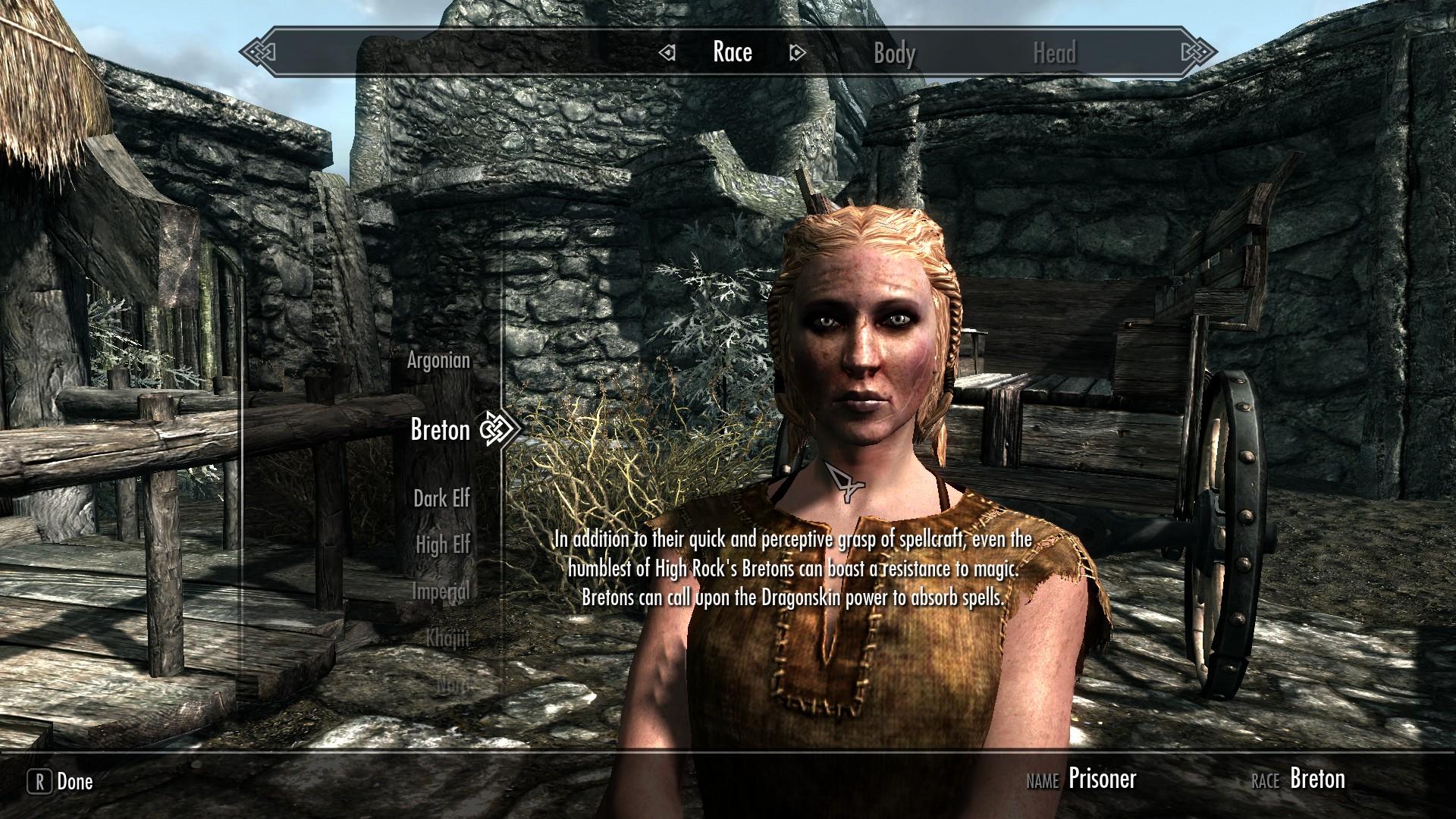The width and height of the screenshot is (1456, 819).
Task: Click the right arrow beside Race
Action: pos(797,53)
